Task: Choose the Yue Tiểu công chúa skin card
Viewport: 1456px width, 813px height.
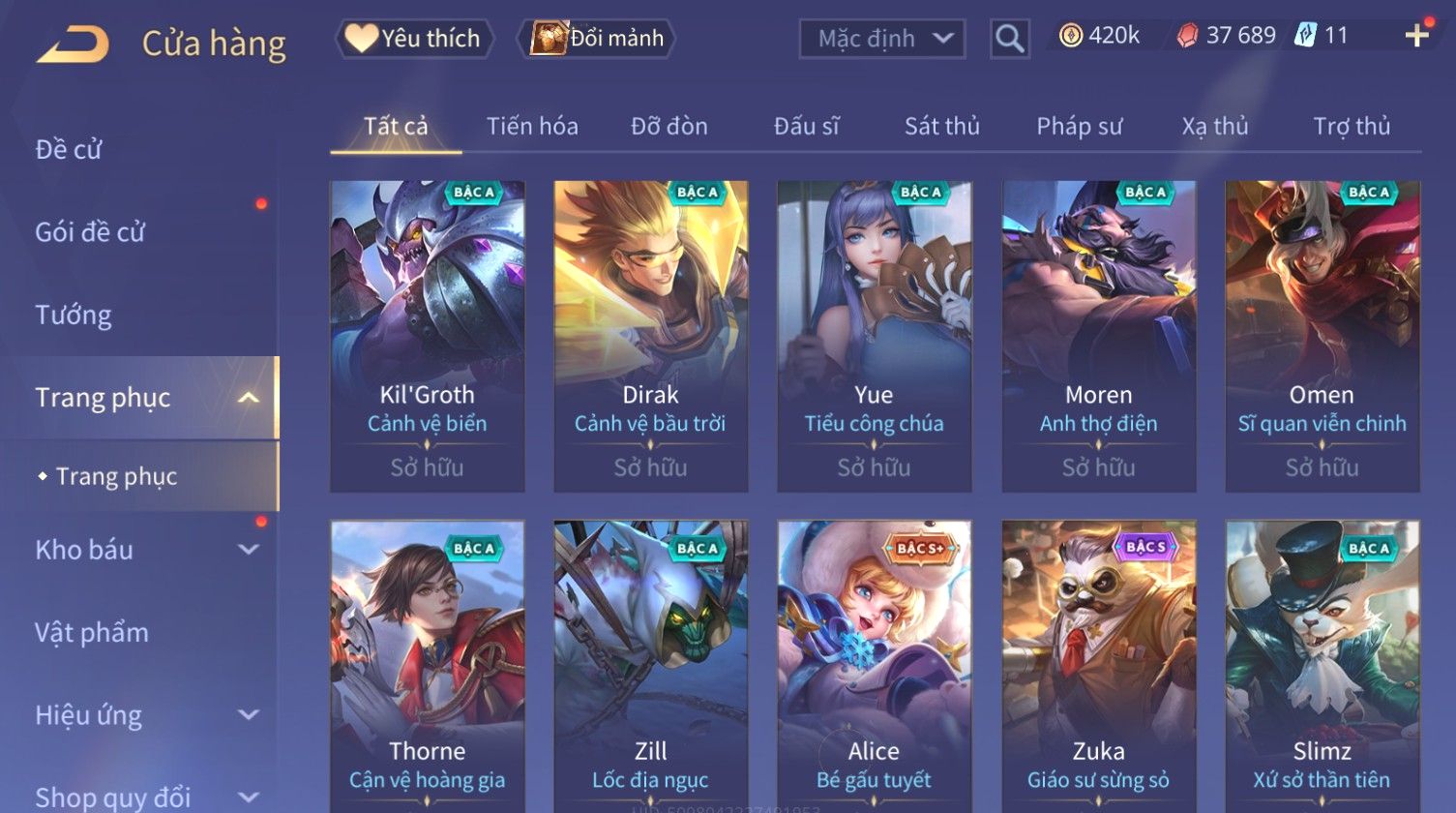Action: 874,336
